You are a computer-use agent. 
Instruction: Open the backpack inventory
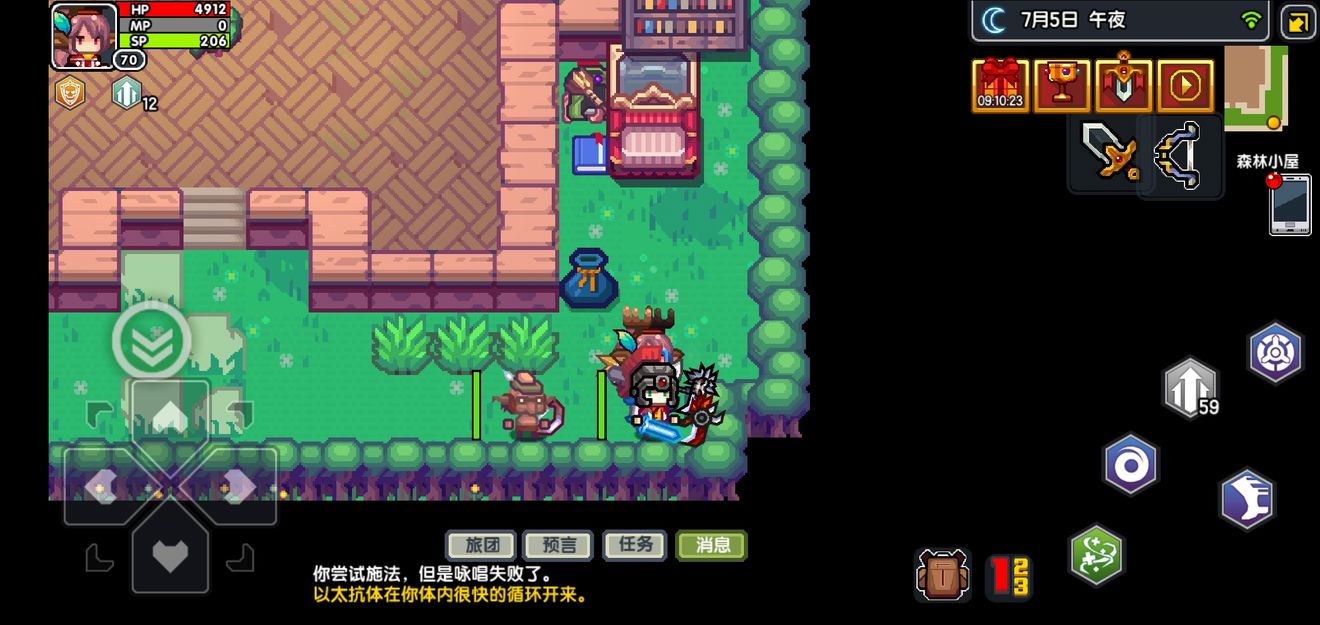click(943, 575)
